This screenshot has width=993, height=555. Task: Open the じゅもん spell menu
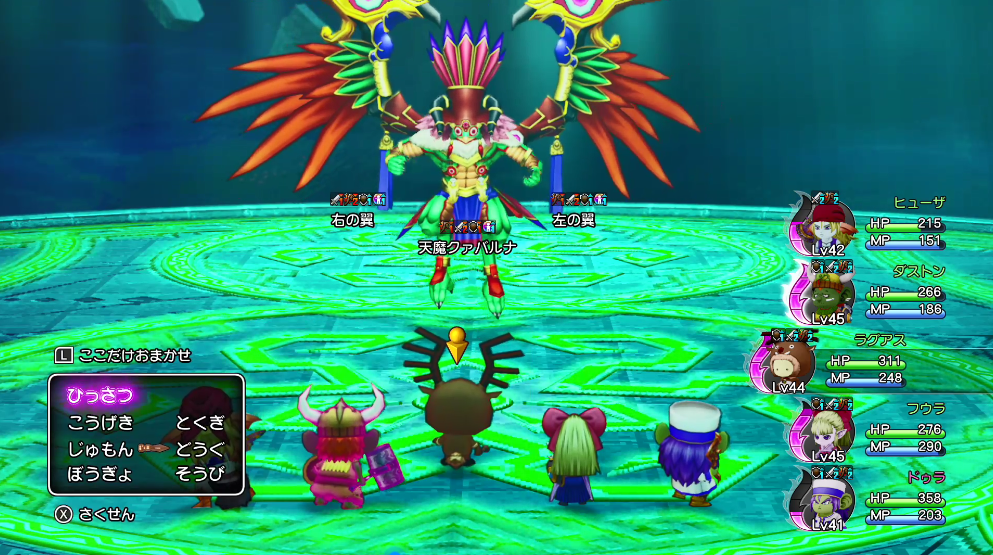click(101, 448)
